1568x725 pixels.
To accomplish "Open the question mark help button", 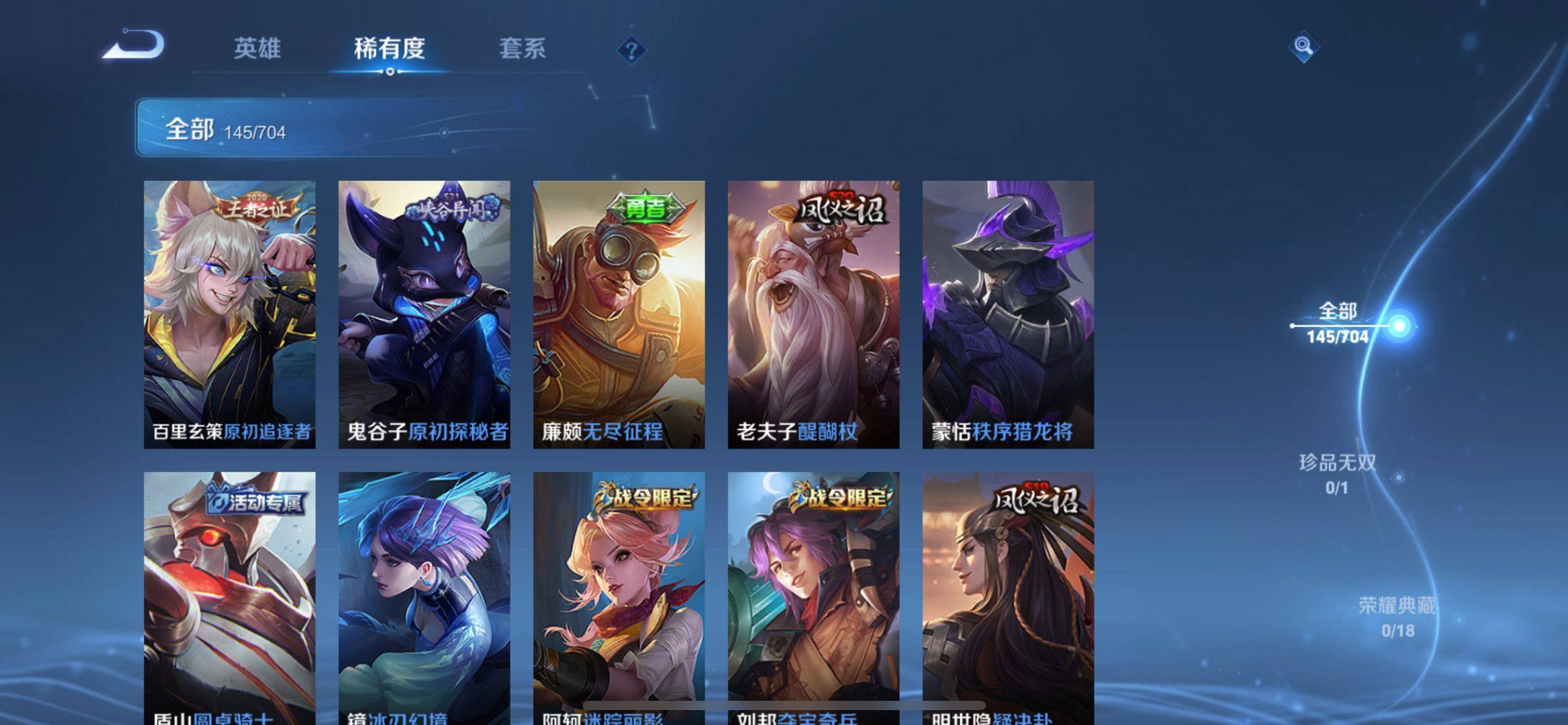I will tap(631, 50).
